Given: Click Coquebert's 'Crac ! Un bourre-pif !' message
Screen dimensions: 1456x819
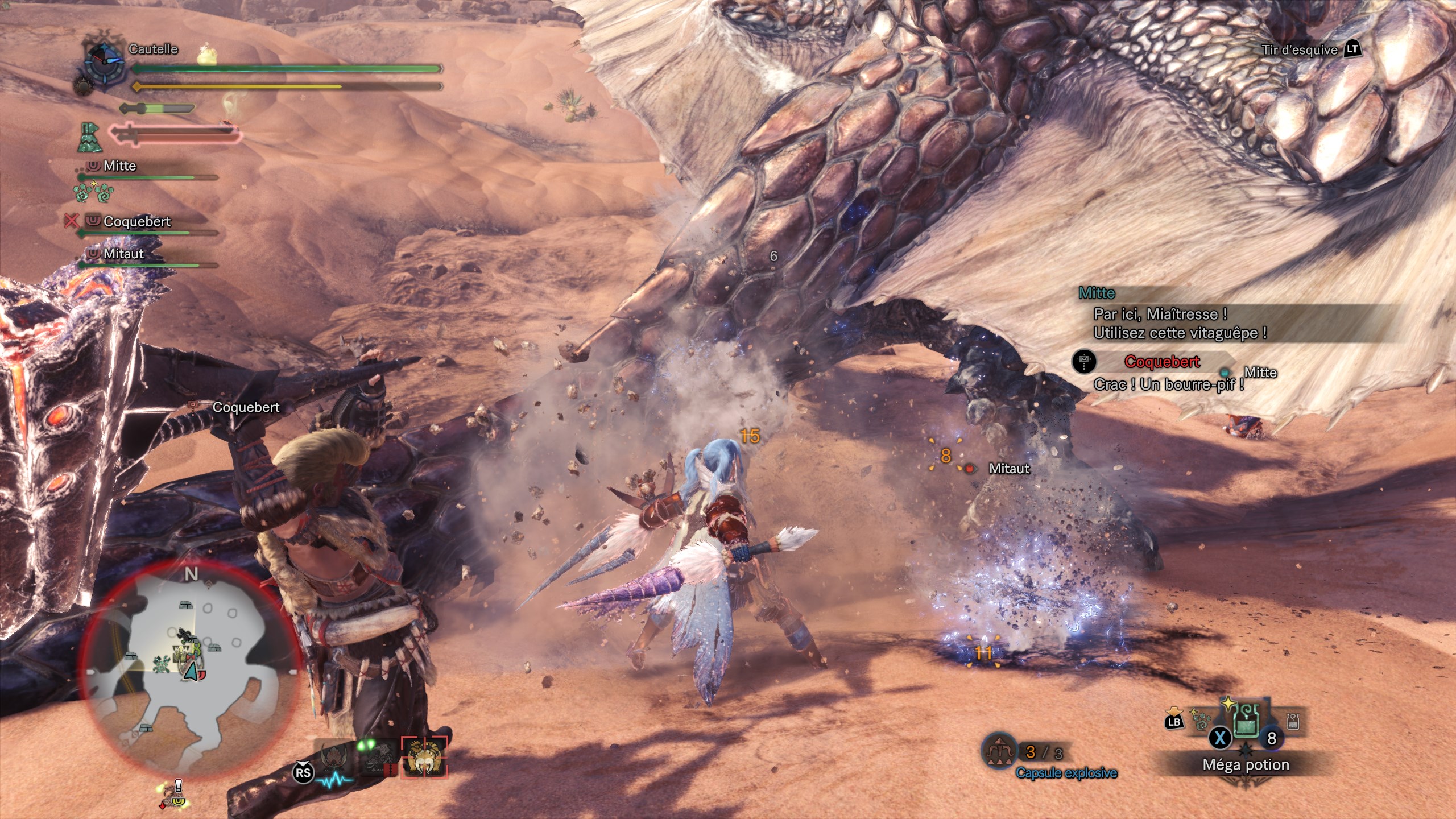Looking at the screenshot, I should 1168,384.
